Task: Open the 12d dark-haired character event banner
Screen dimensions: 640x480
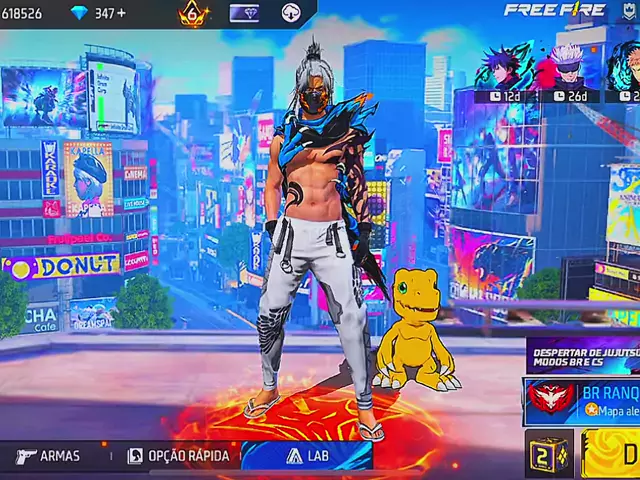Action: [x=507, y=72]
